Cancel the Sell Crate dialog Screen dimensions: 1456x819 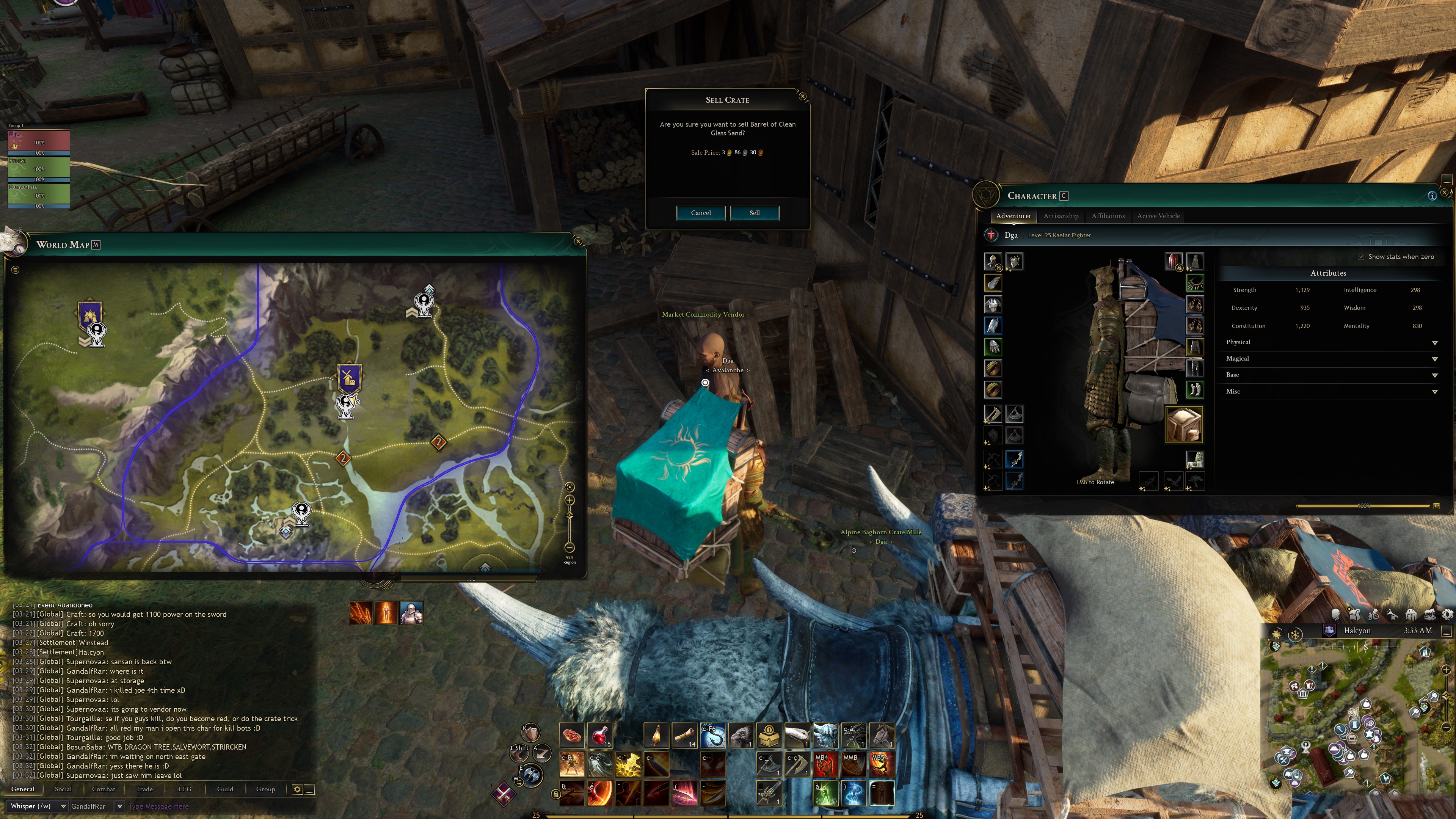click(x=700, y=213)
